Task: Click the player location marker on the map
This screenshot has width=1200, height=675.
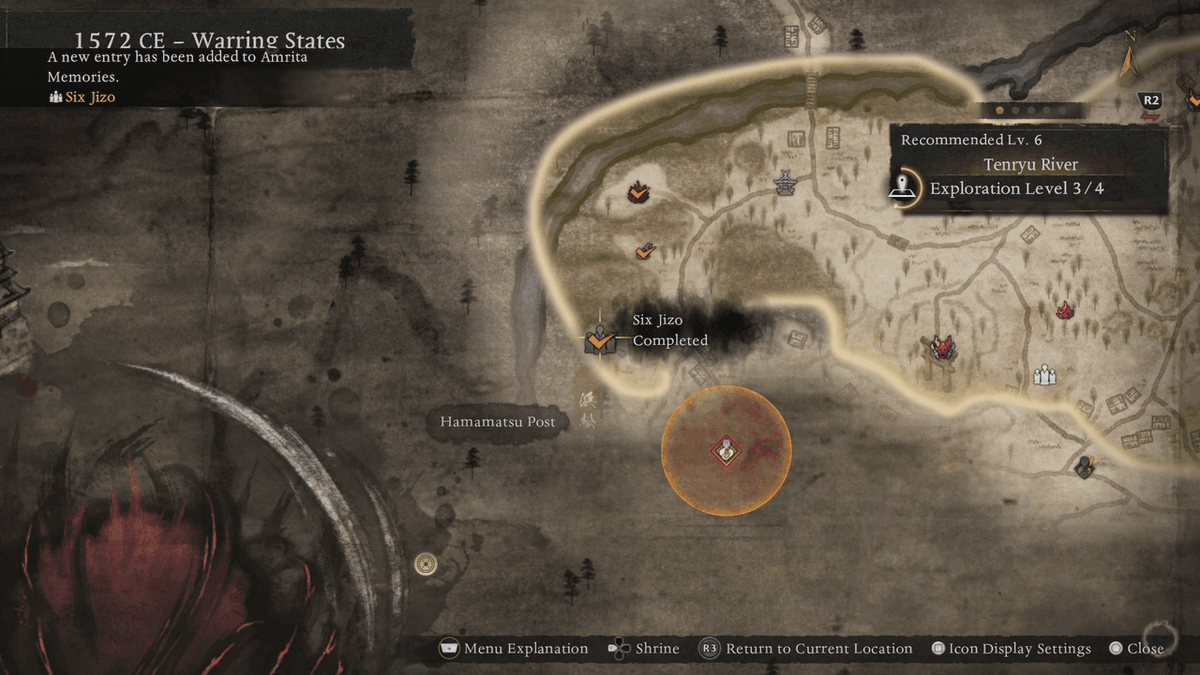Action: point(726,451)
